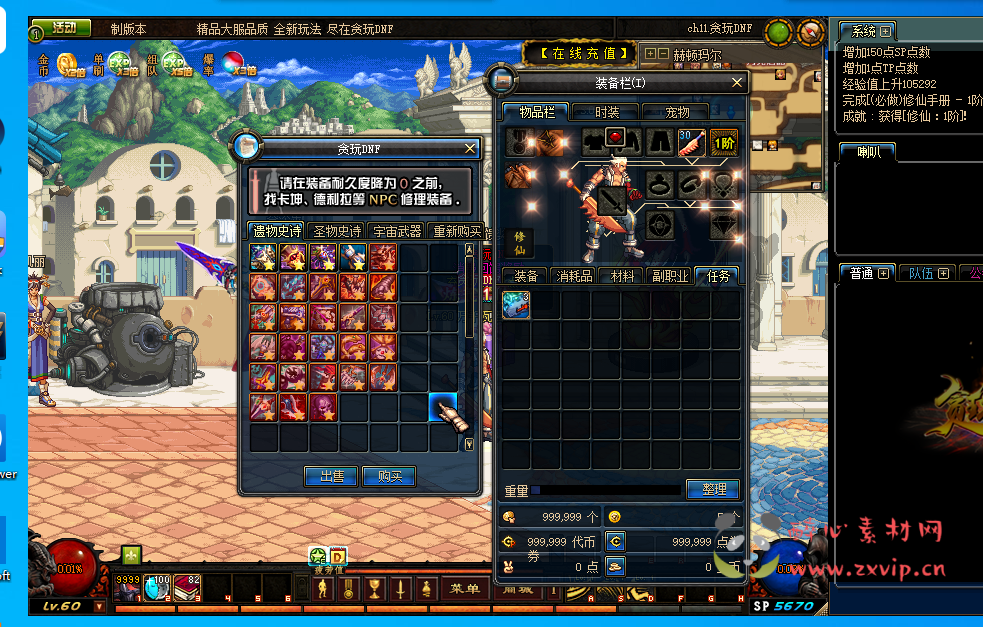The width and height of the screenshot is (983, 627).
Task: Open the 宇宙武器 shop tab
Action: pos(397,231)
